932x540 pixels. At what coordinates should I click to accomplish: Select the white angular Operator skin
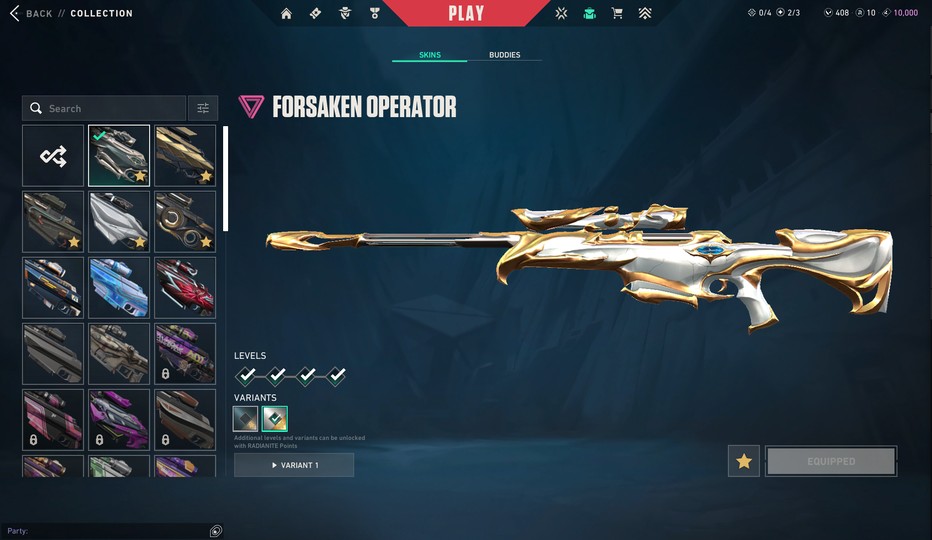pyautogui.click(x=119, y=221)
